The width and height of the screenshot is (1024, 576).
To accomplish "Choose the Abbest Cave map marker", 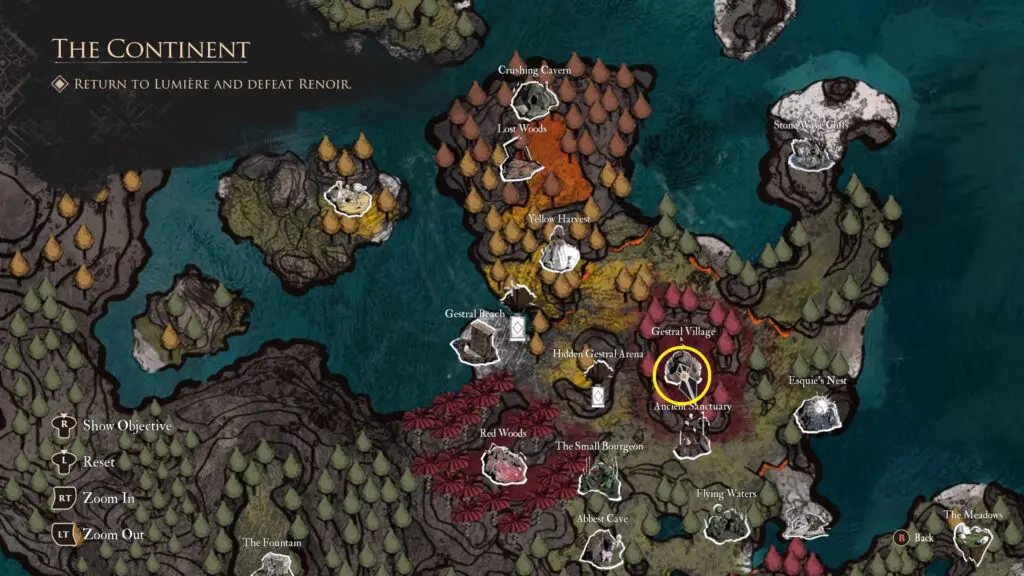I will coord(602,545).
